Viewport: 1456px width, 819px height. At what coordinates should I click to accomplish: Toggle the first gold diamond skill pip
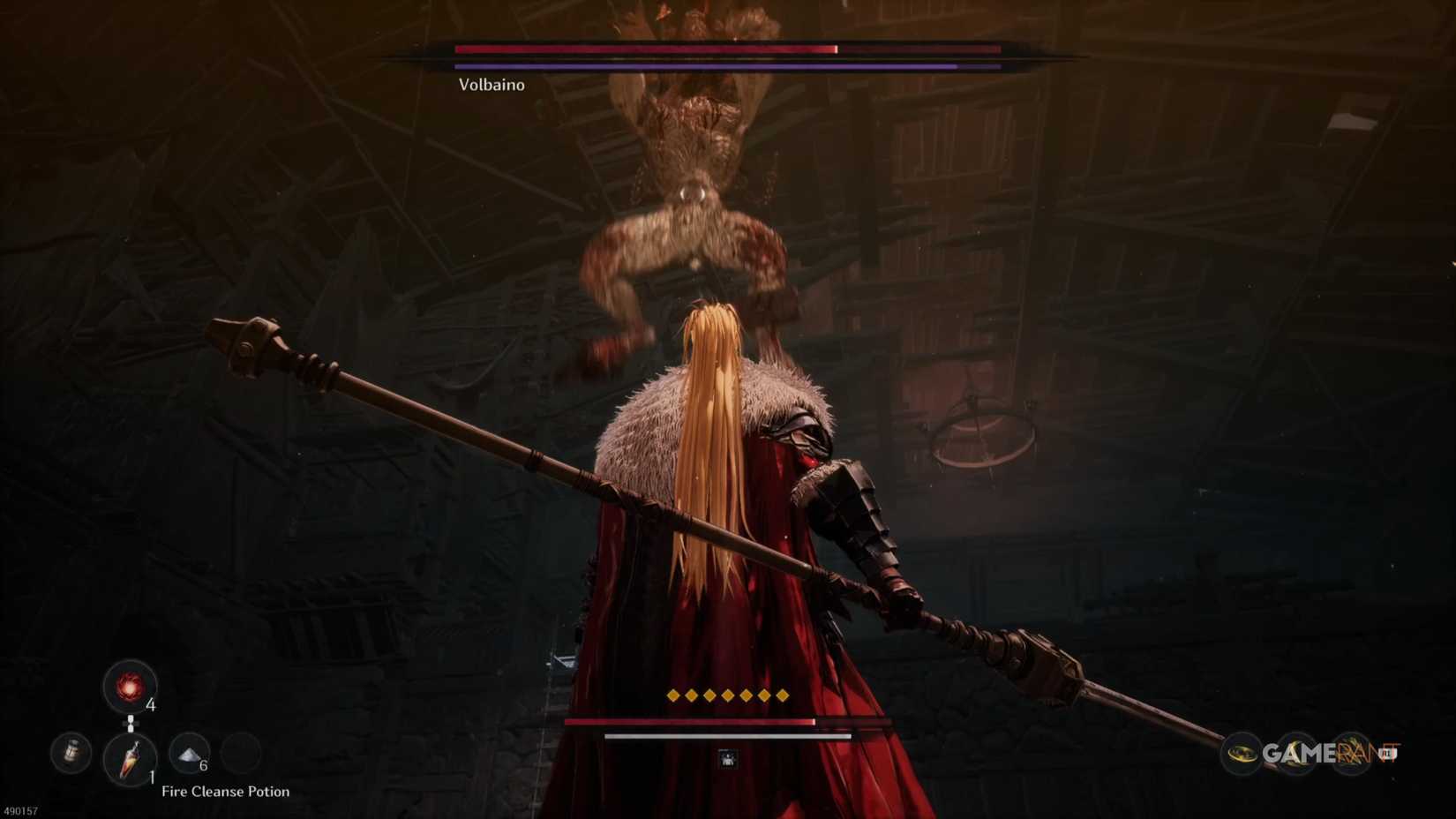[x=673, y=695]
